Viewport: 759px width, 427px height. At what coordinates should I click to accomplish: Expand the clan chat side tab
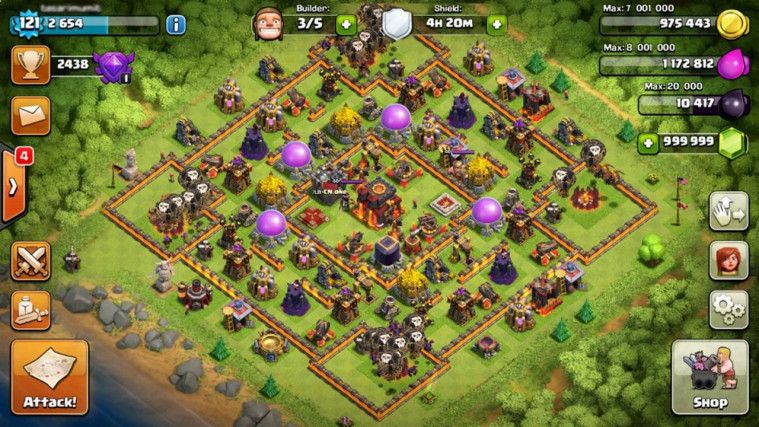[13, 186]
